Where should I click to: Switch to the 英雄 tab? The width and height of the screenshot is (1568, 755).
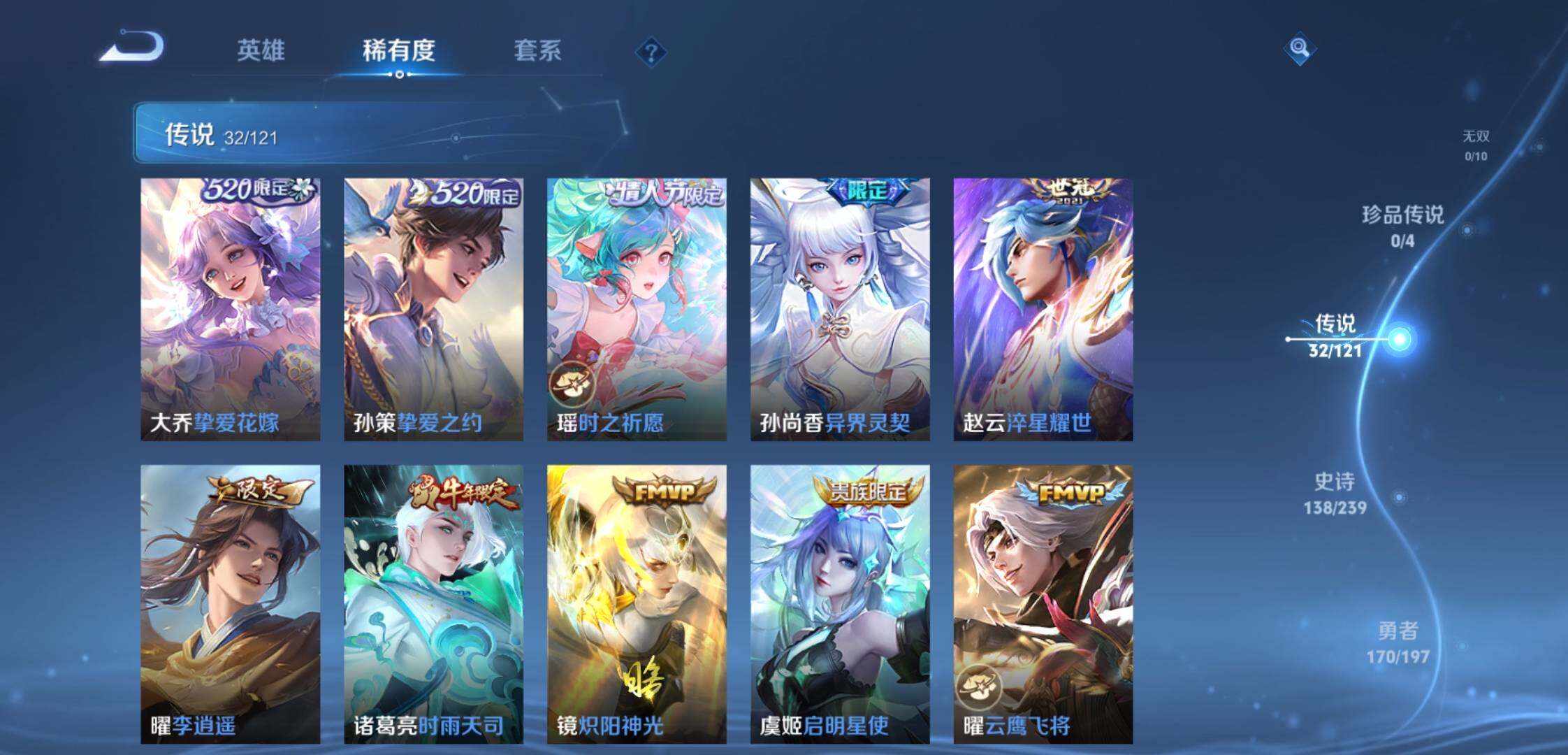pos(261,50)
